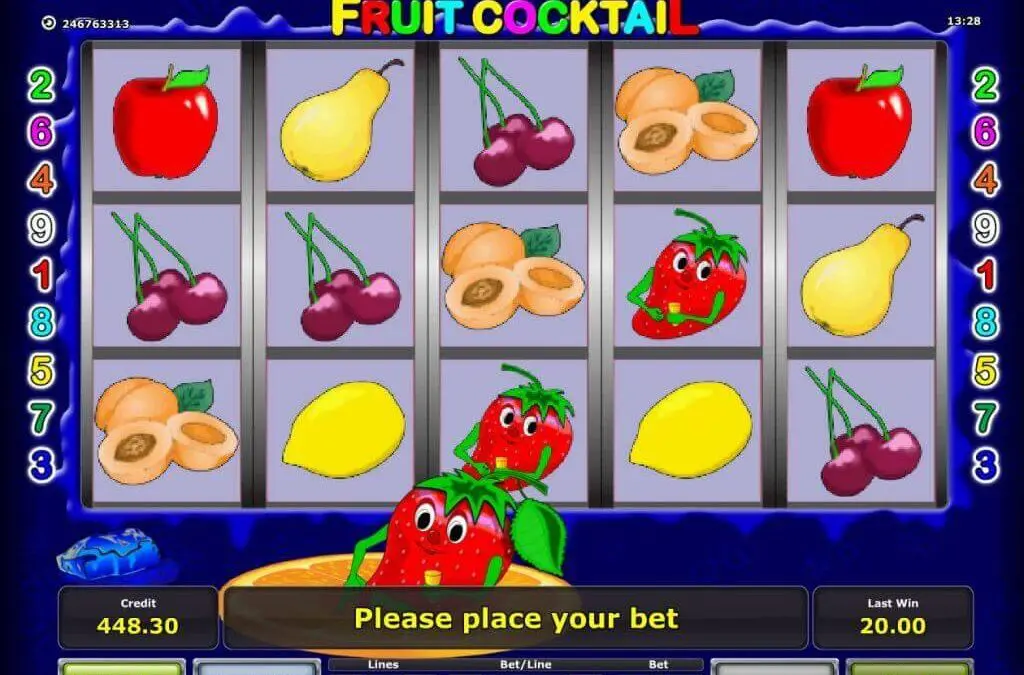Choose magenta payline 6 left of the reels

pyautogui.click(x=41, y=133)
